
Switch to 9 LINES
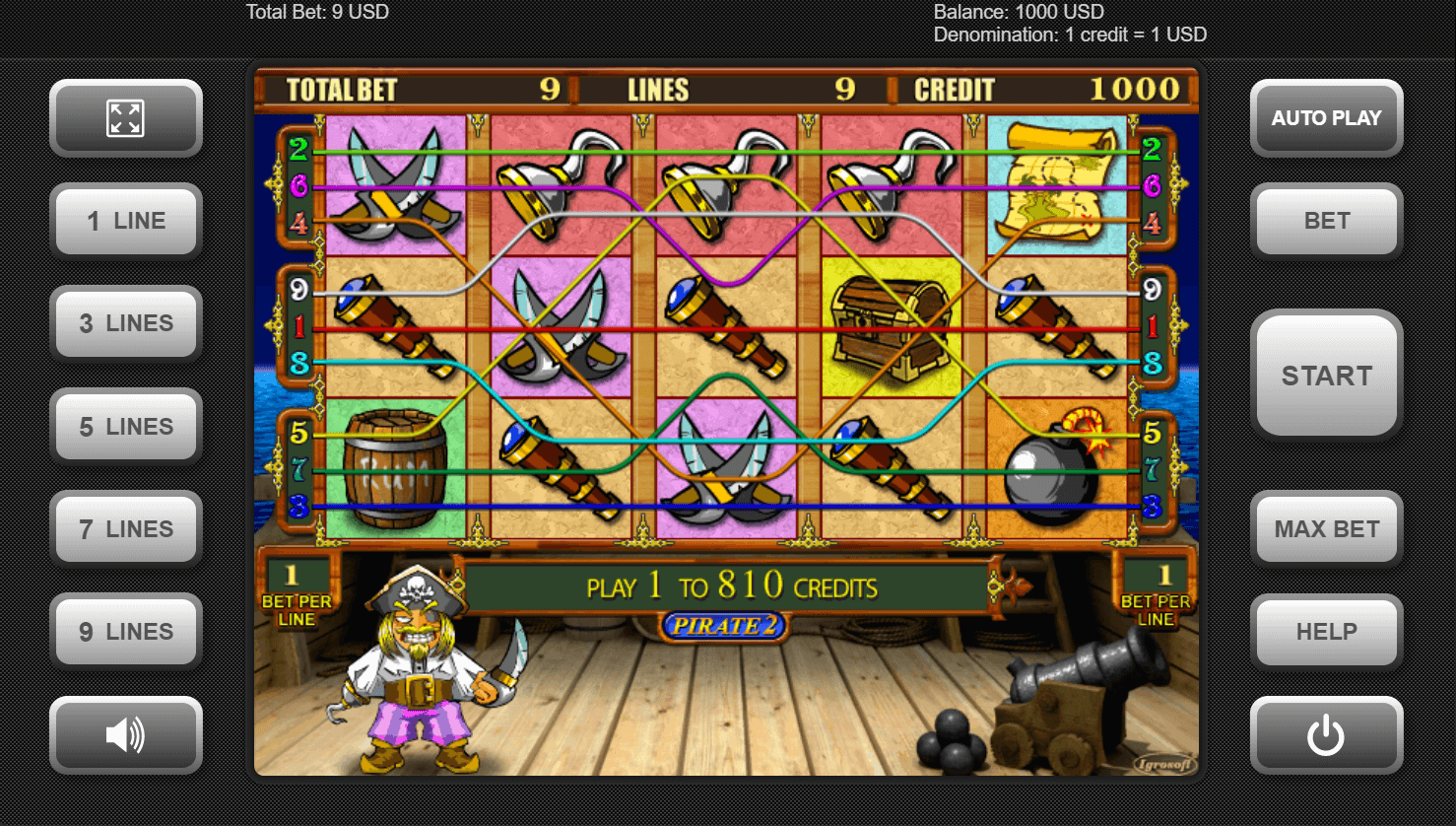pyautogui.click(x=126, y=632)
